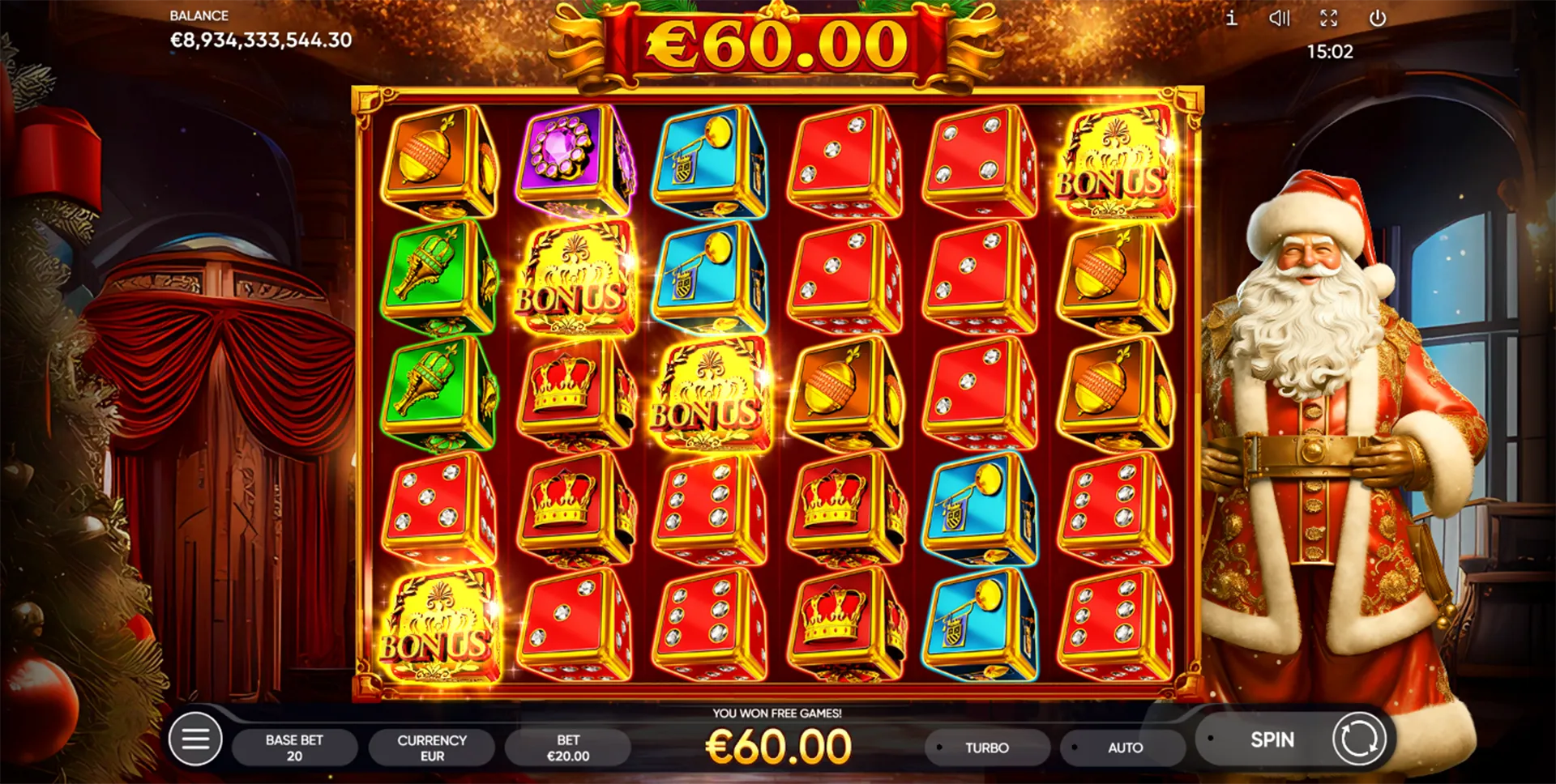Image resolution: width=1556 pixels, height=784 pixels.
Task: Enable Auto spin
Action: pyautogui.click(x=1124, y=747)
